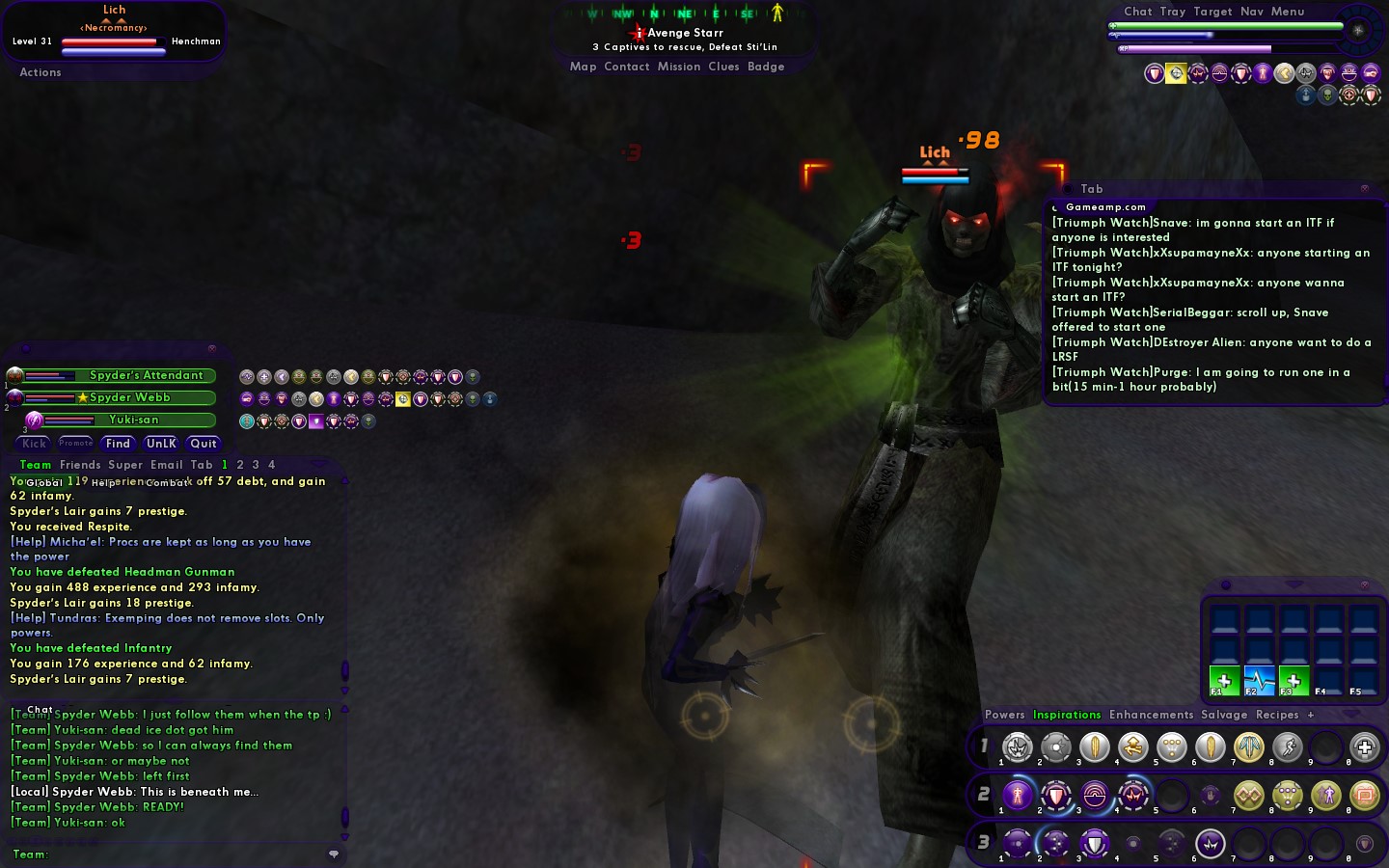Switch to the Friends tab
This screenshot has width=1389, height=868.
coord(80,465)
